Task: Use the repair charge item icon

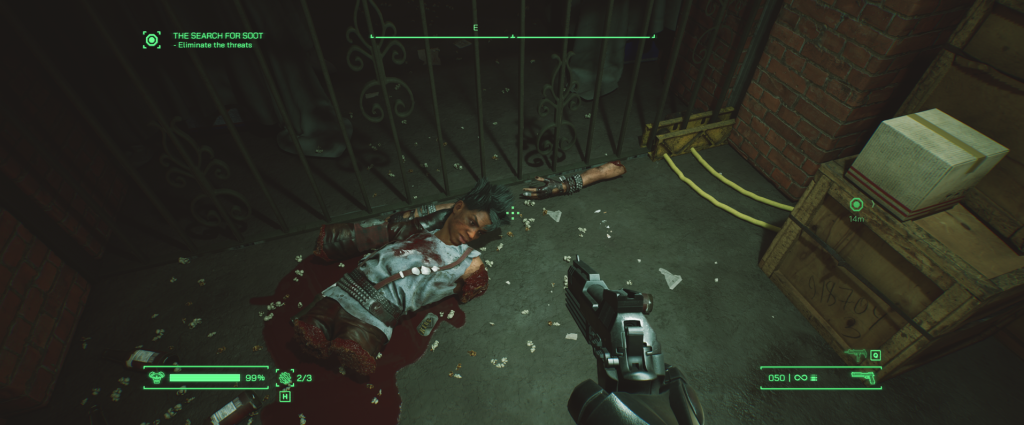Action: tap(284, 378)
